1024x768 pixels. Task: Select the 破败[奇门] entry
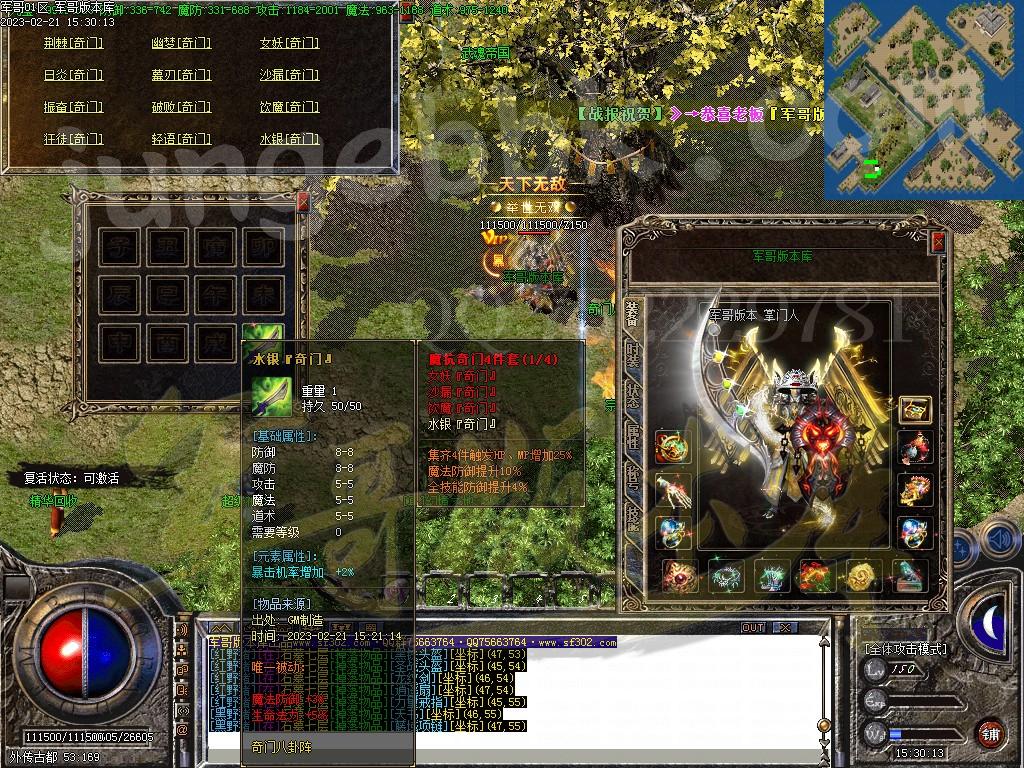click(x=181, y=107)
